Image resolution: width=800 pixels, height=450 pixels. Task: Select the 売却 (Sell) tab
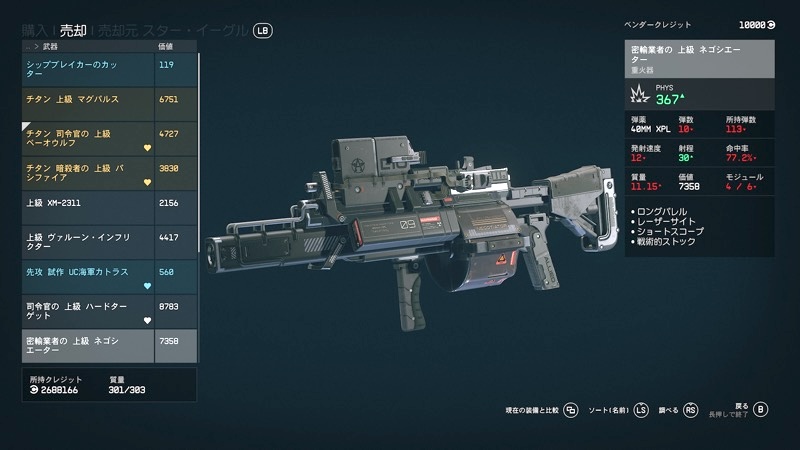[x=72, y=30]
